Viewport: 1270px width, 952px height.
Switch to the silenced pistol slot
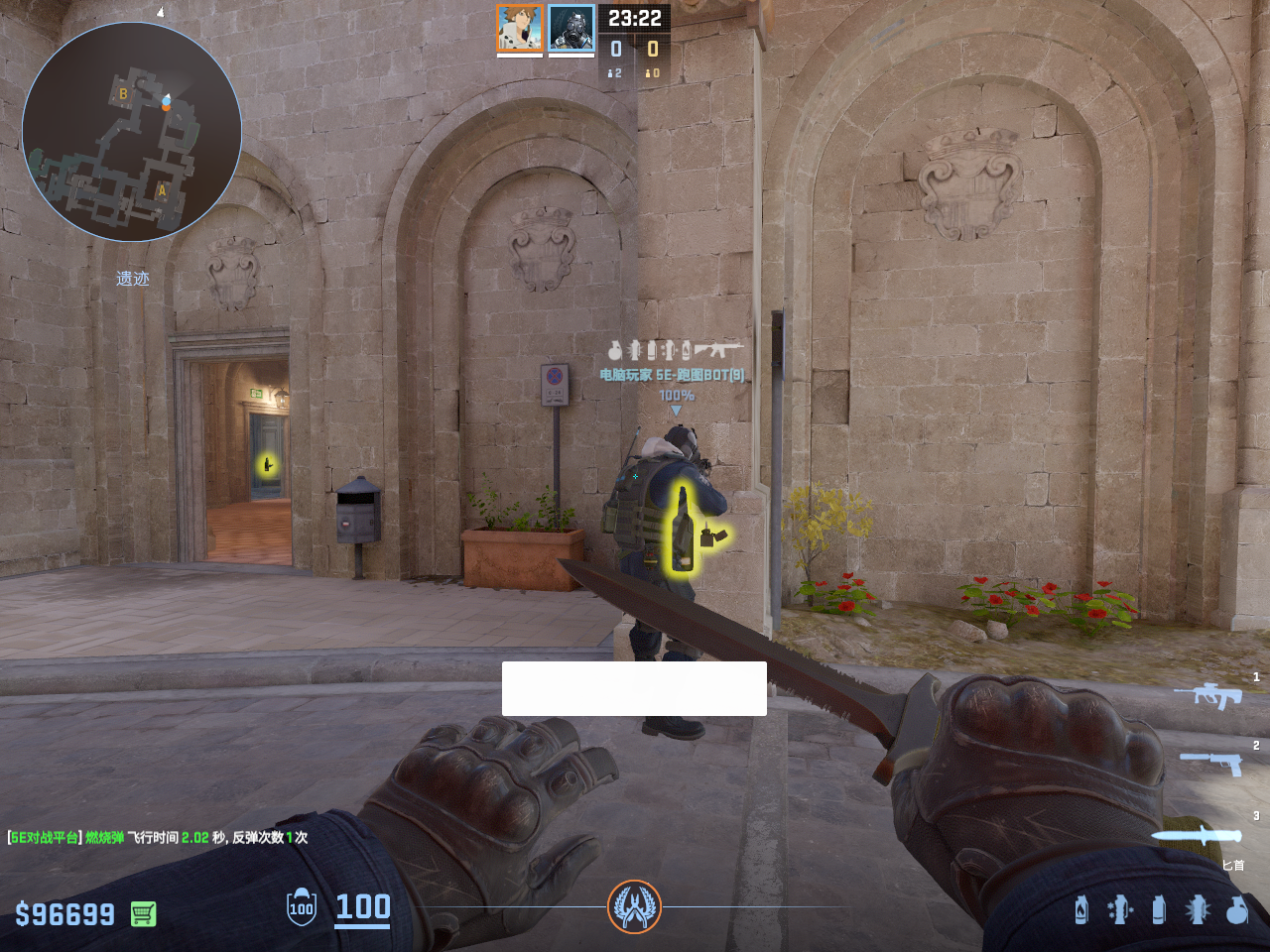point(1210,763)
